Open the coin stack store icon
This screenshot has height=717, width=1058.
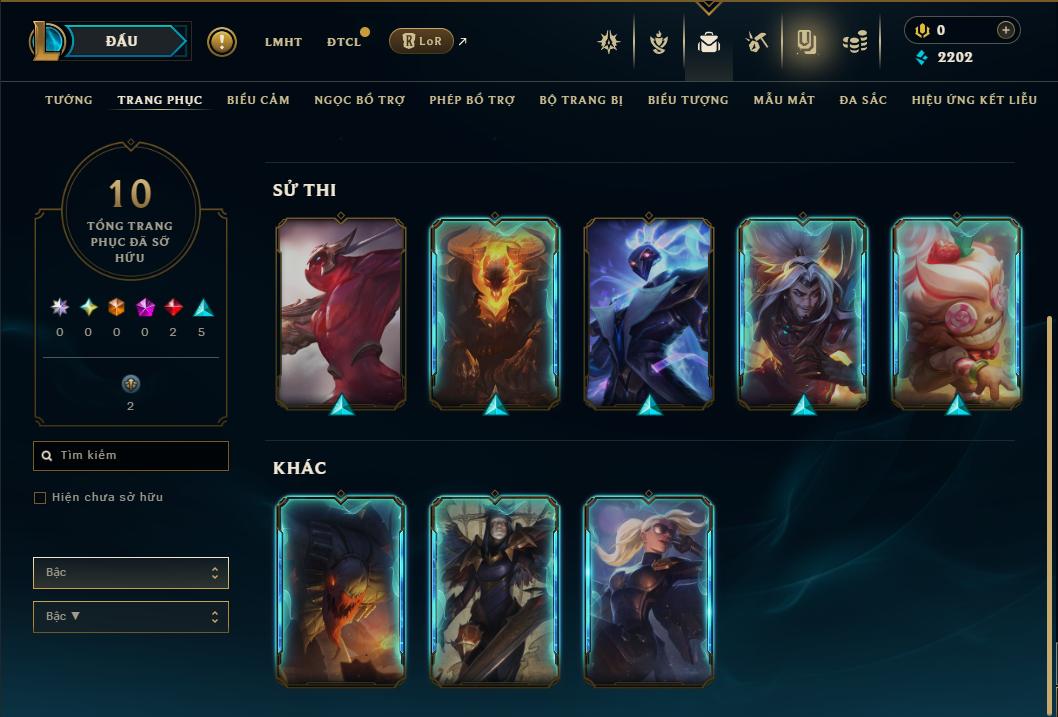click(854, 42)
